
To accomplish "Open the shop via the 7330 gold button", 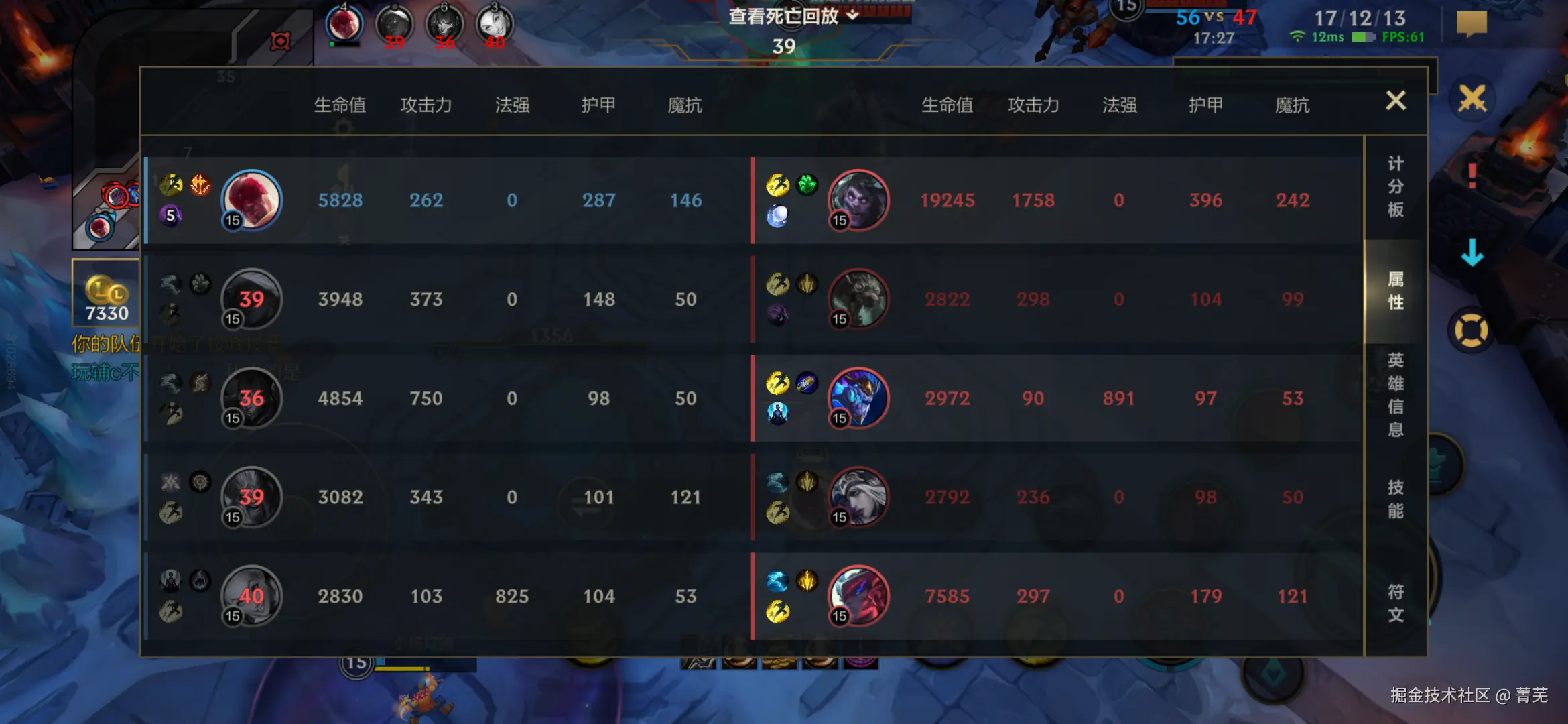I will point(106,293).
